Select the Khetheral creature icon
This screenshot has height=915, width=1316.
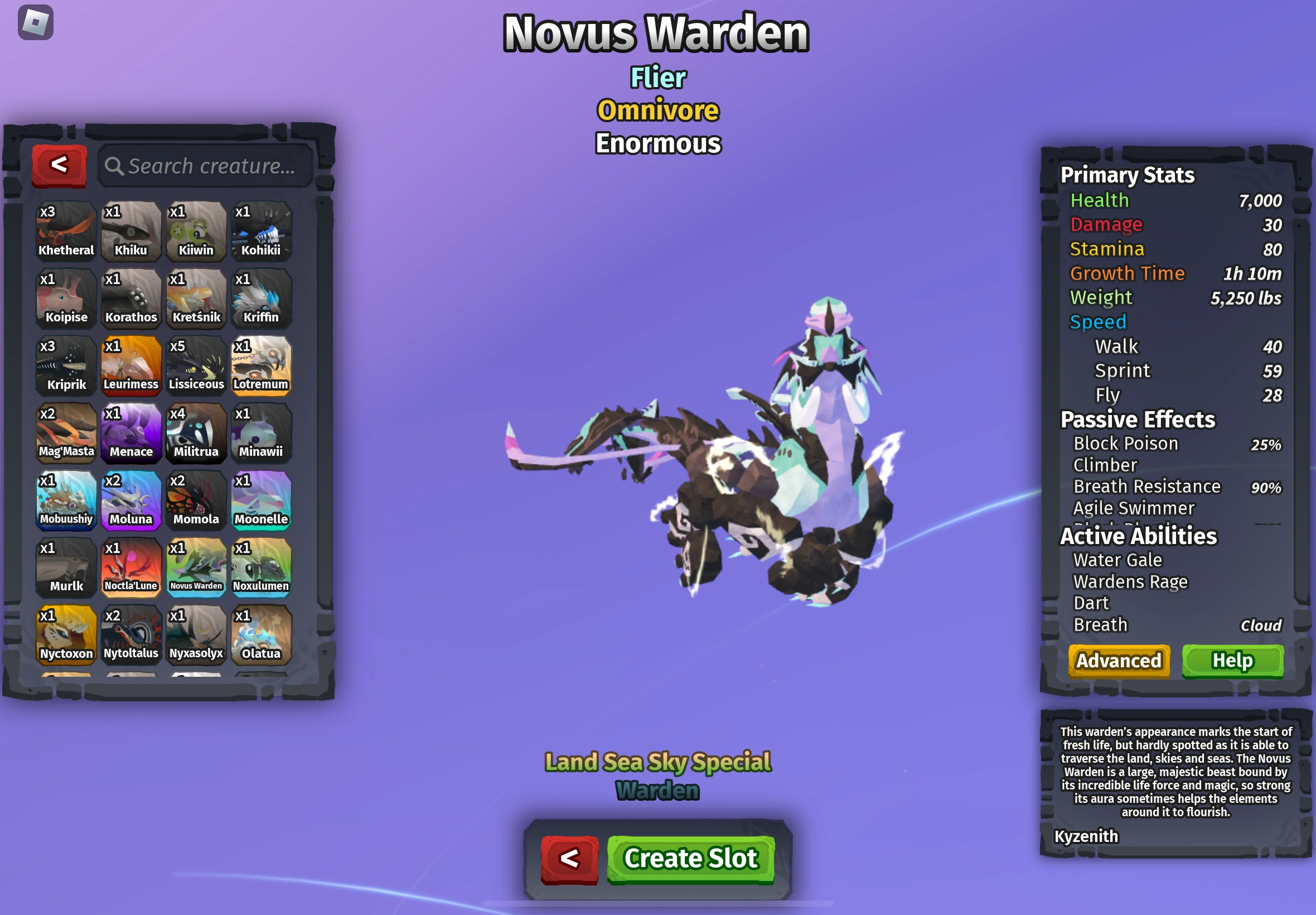click(x=65, y=229)
